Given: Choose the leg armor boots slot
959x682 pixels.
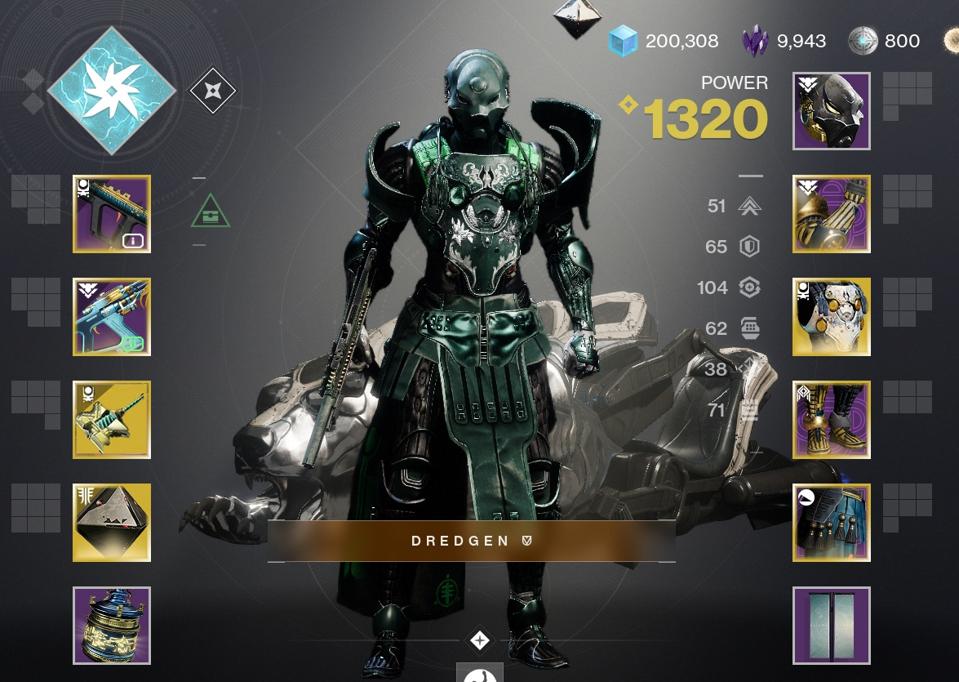Looking at the screenshot, I should point(831,420).
